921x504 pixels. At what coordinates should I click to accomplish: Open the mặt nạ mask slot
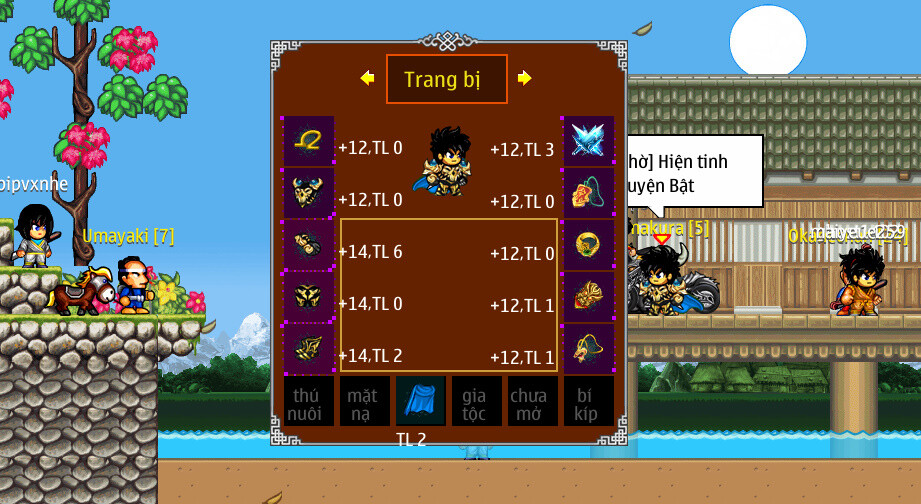364,401
